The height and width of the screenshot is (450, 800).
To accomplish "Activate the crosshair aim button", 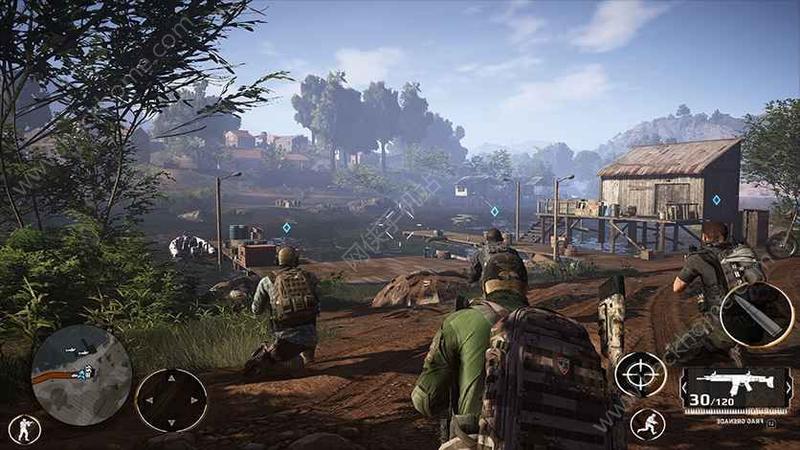I will (640, 375).
